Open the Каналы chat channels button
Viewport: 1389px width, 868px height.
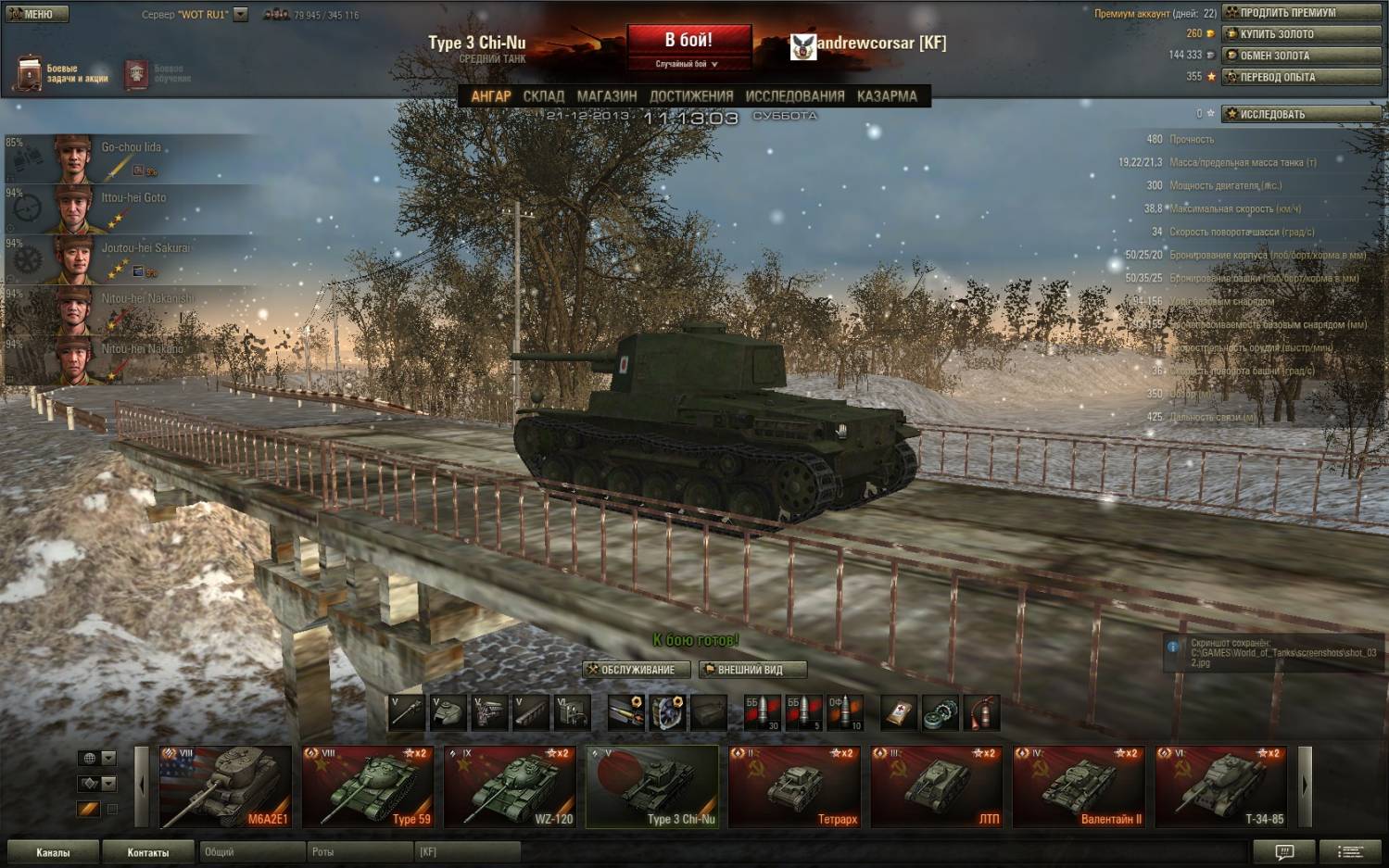[53, 852]
